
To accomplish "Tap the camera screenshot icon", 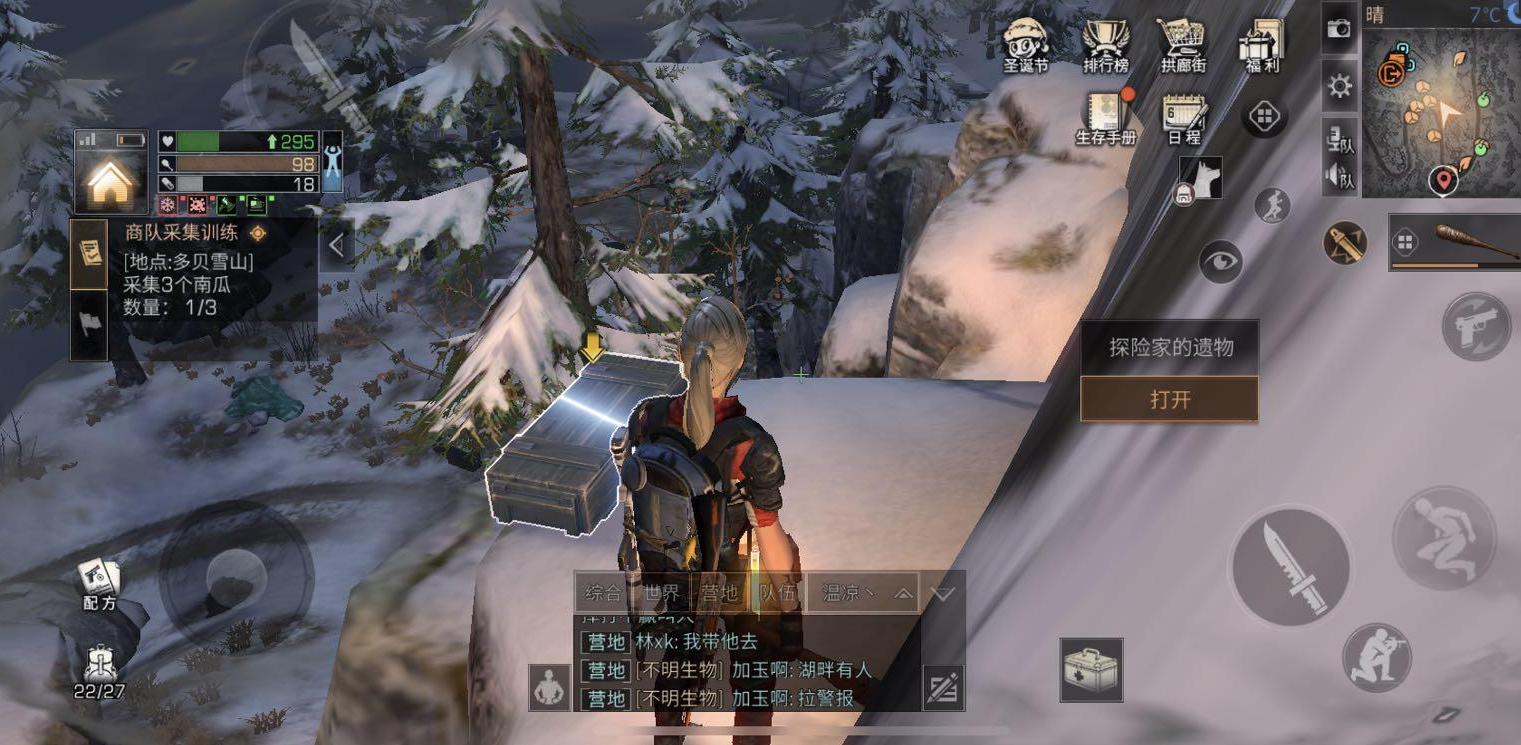I will 1339,30.
